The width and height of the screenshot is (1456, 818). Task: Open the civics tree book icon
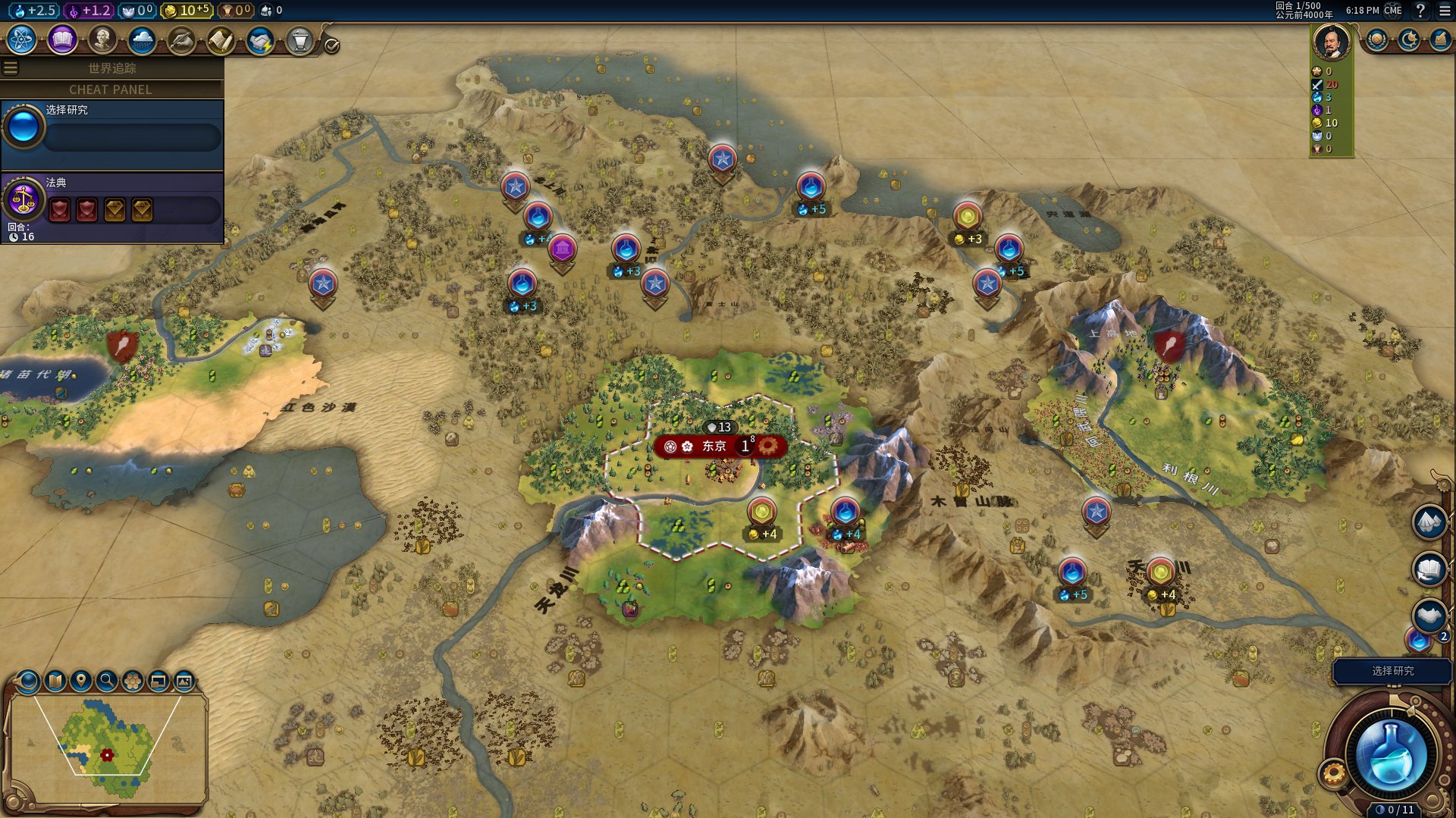[x=62, y=40]
